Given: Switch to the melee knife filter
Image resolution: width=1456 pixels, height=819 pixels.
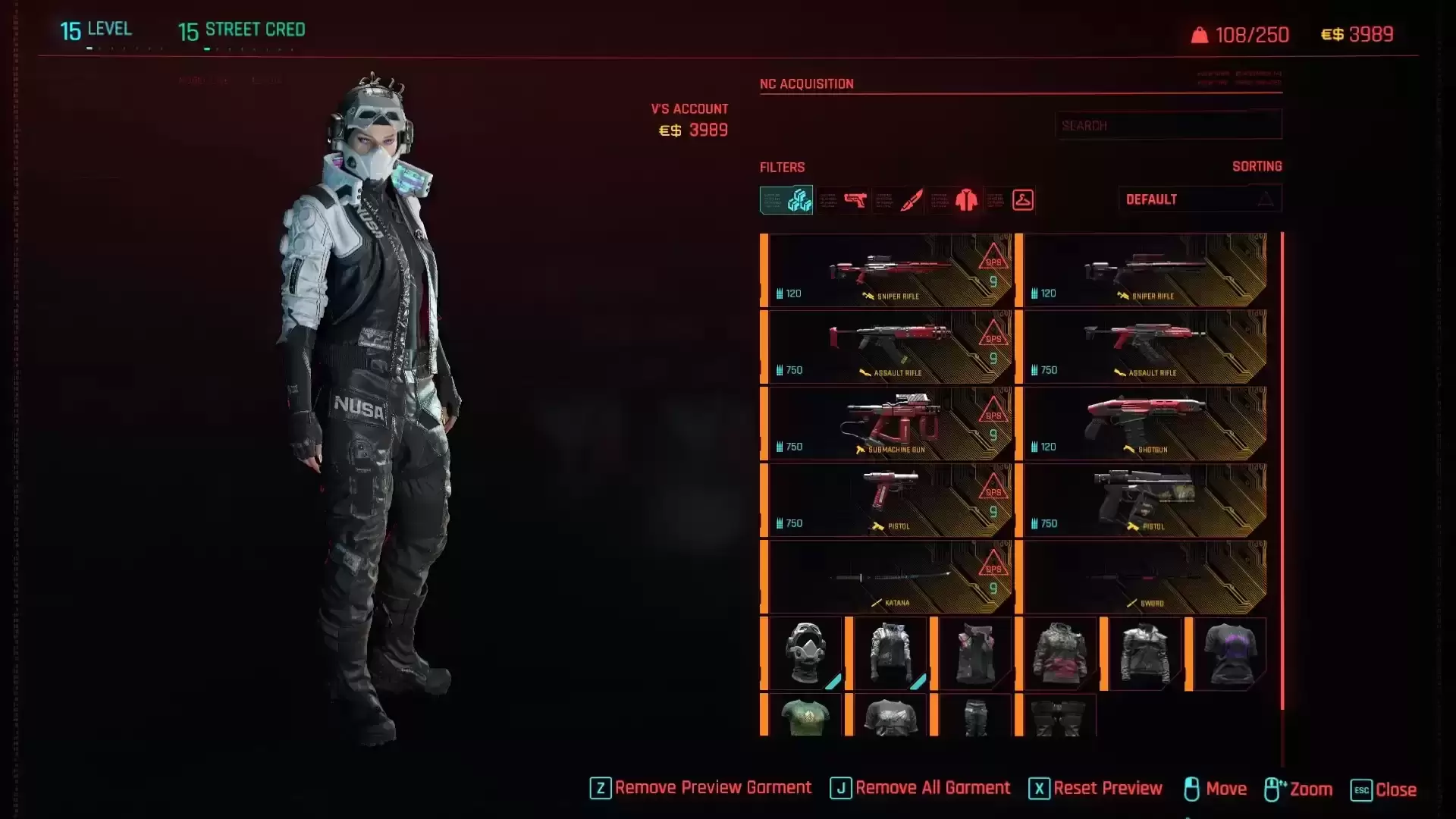Looking at the screenshot, I should click(911, 200).
